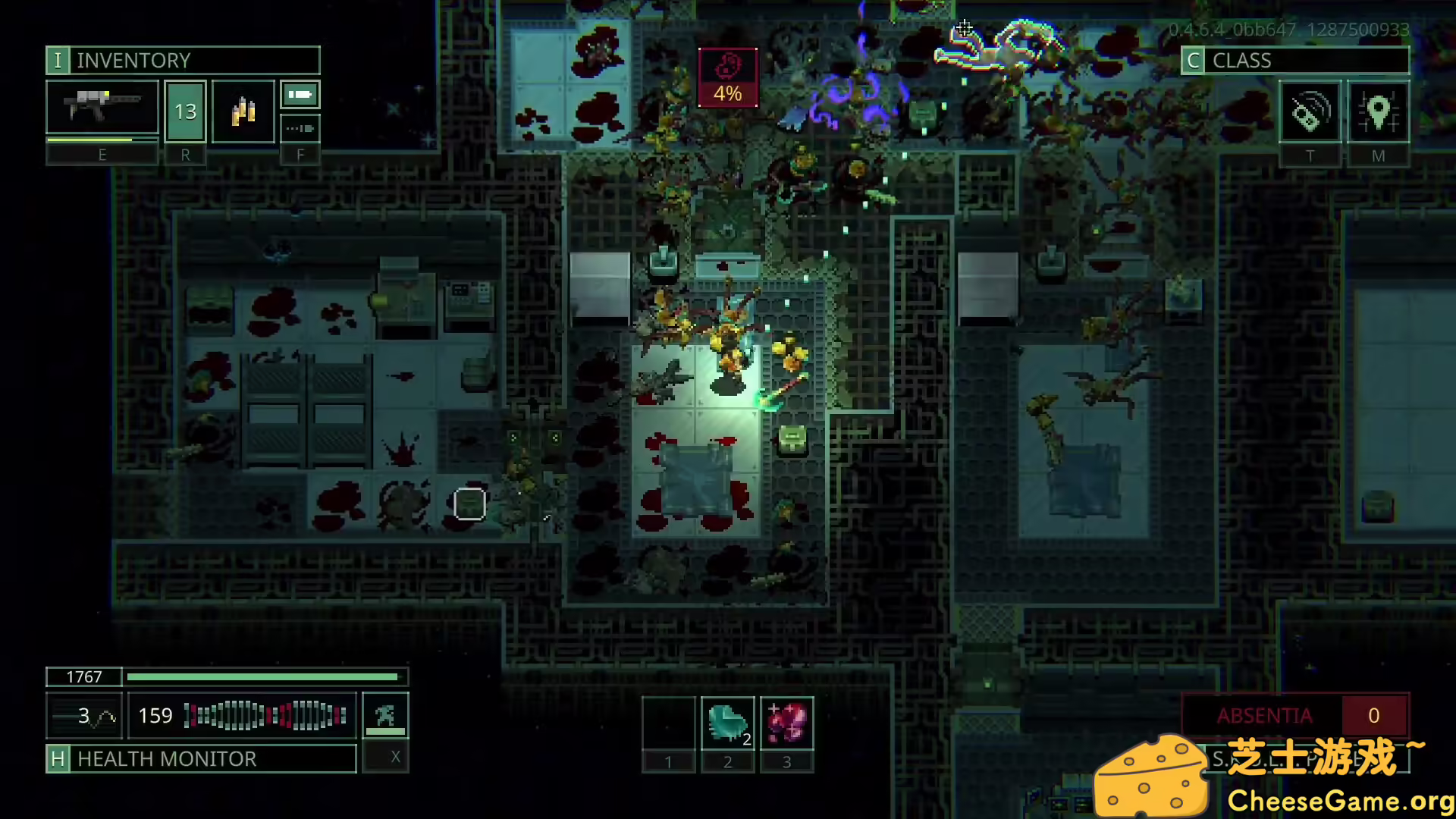The image size is (1456, 819).
Task: Use the pink item in quickslot 3
Action: point(786,723)
